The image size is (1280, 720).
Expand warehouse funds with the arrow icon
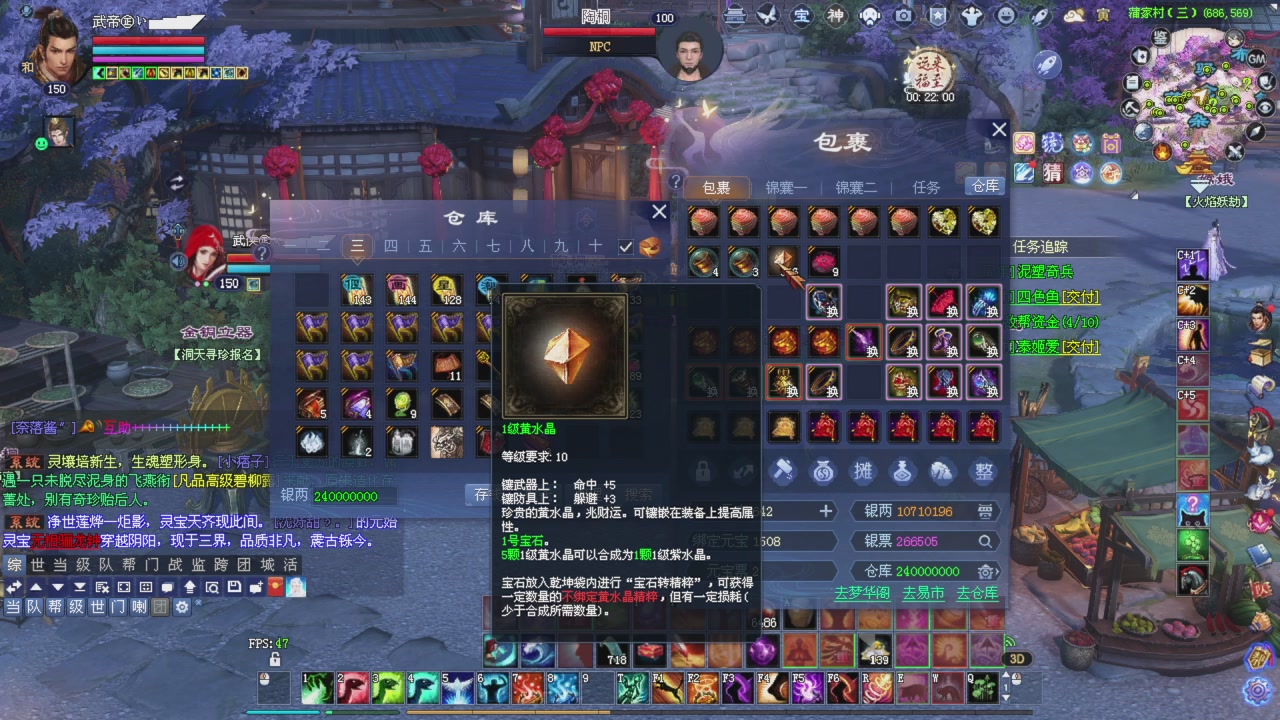996,572
